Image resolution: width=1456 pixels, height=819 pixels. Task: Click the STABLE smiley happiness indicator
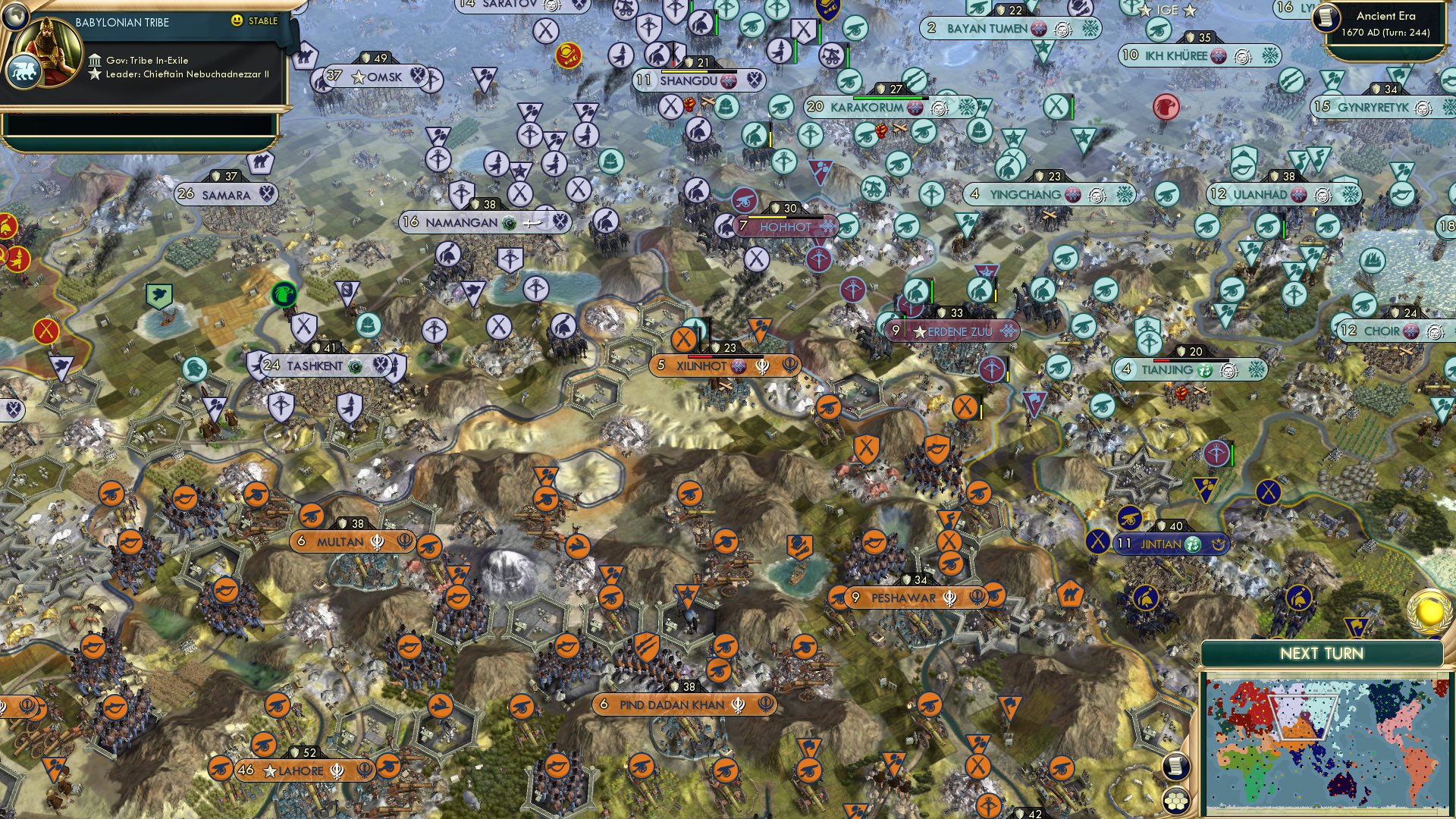(237, 21)
